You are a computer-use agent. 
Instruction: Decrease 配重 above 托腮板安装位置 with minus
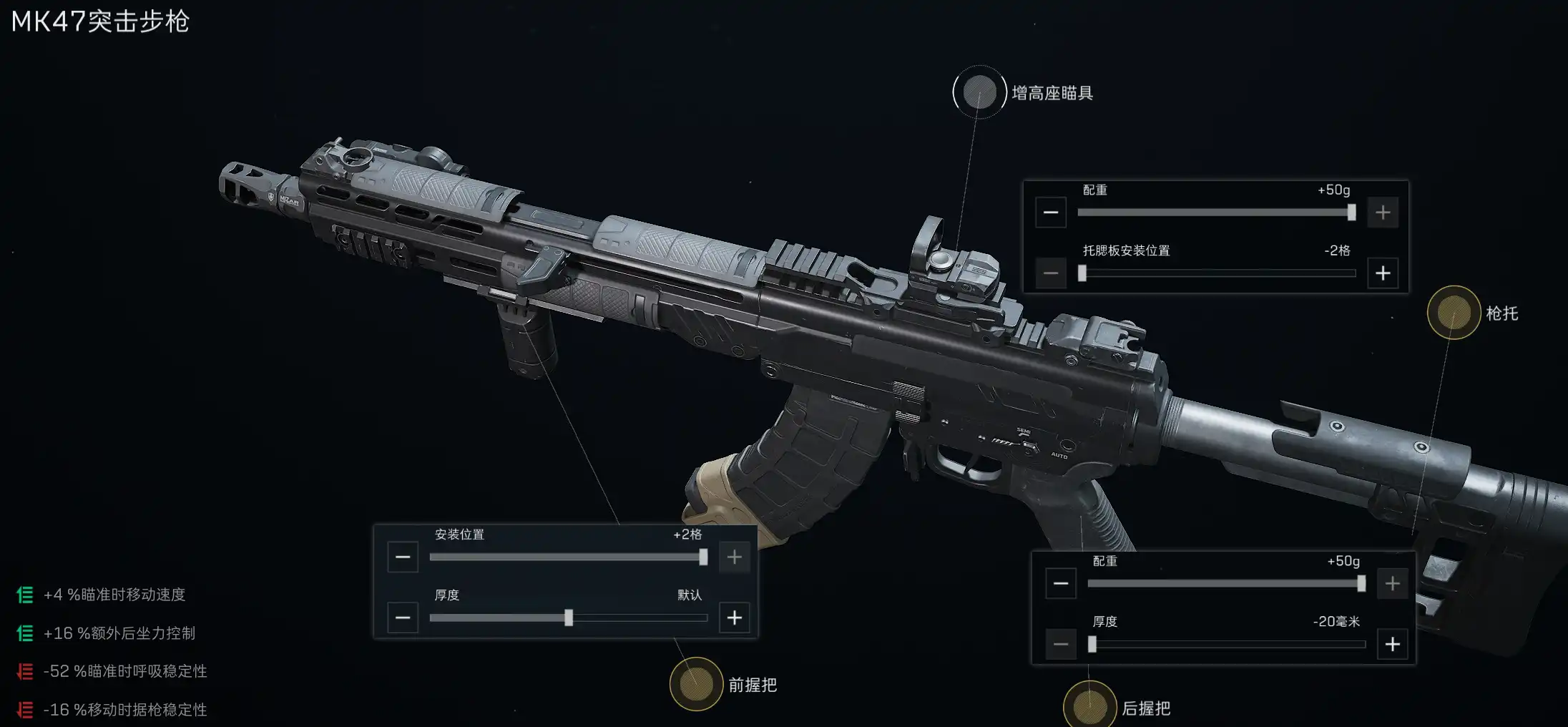[1051, 213]
